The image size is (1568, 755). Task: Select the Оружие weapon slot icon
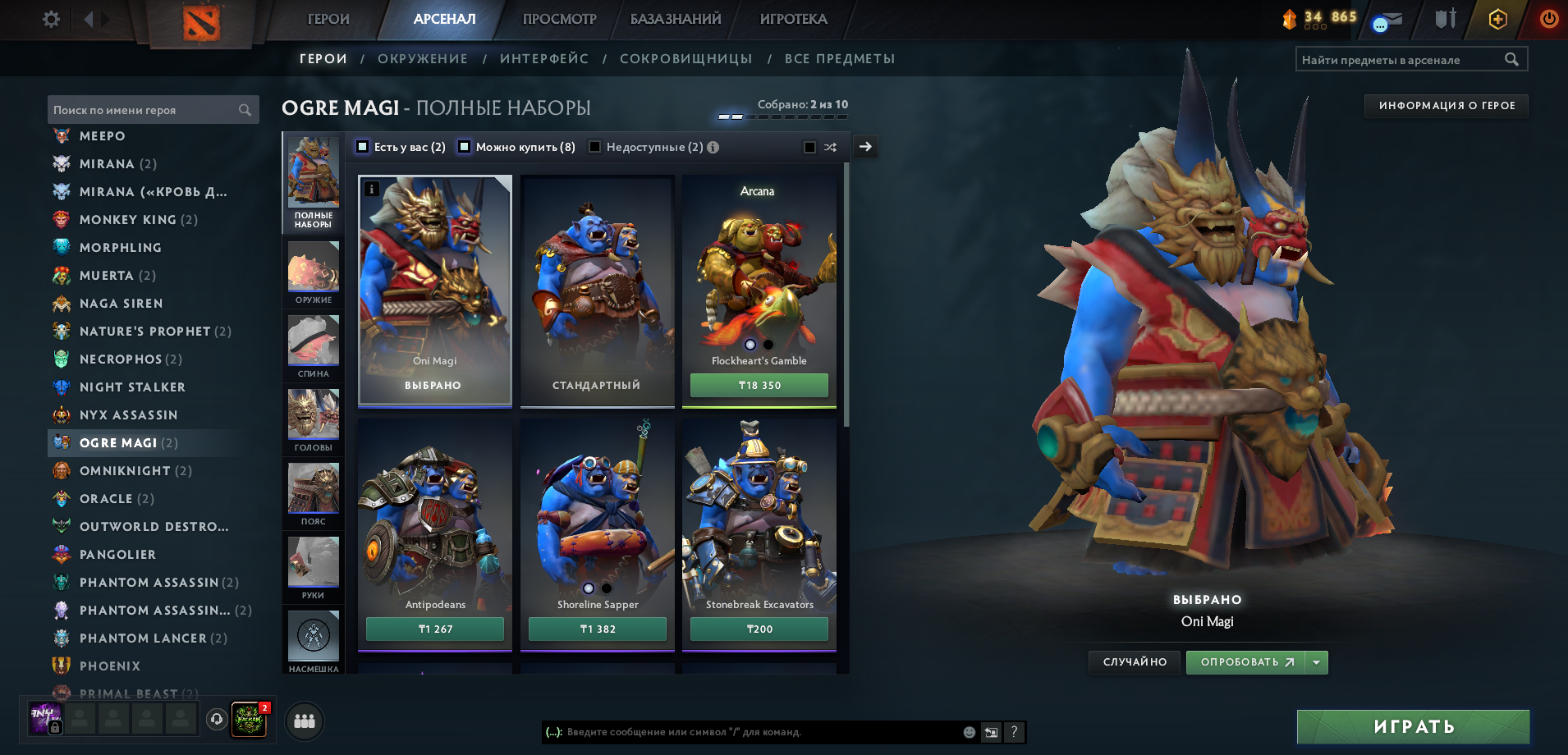313,267
